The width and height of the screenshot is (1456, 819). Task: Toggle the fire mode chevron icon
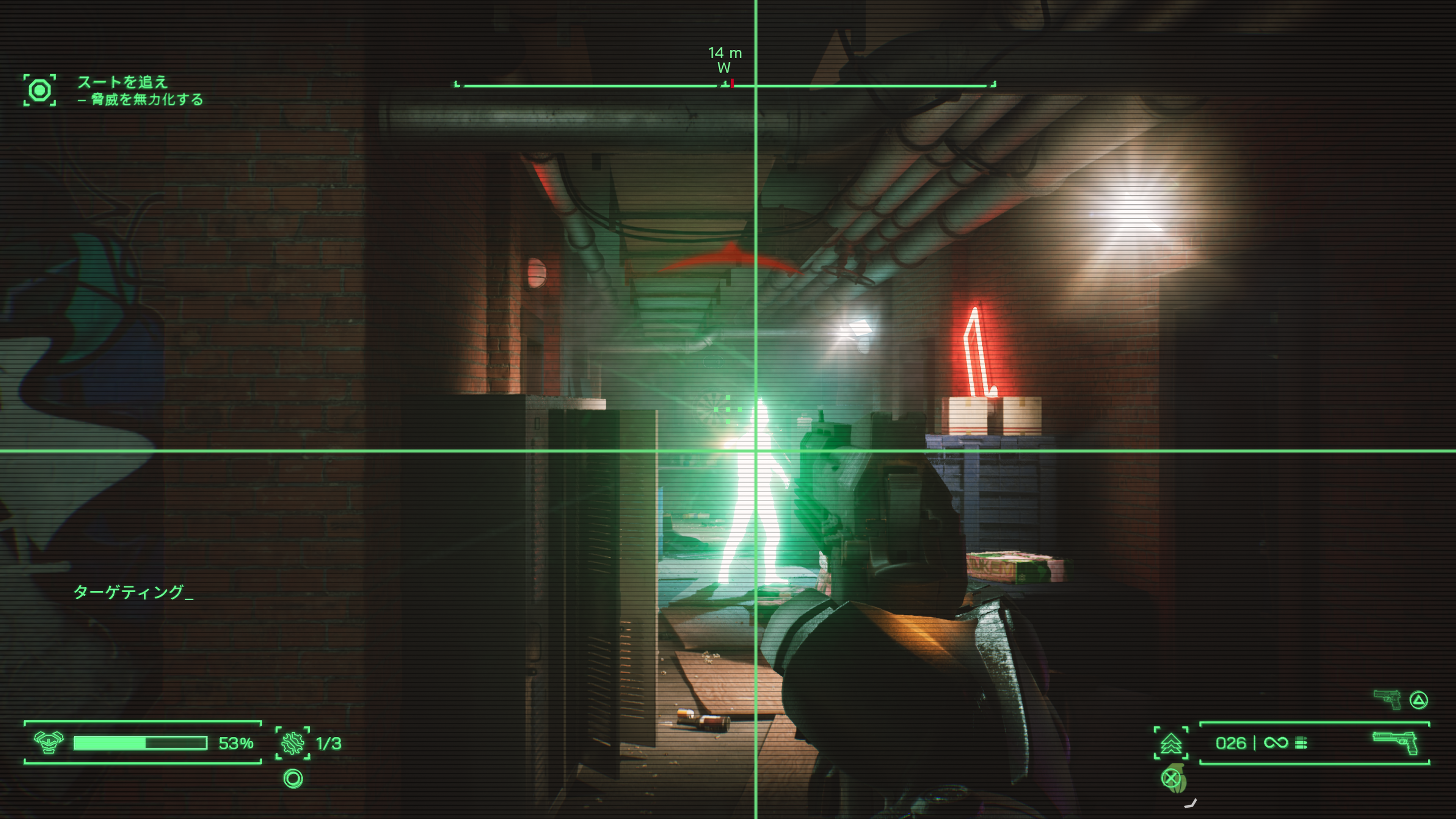pyautogui.click(x=1170, y=743)
